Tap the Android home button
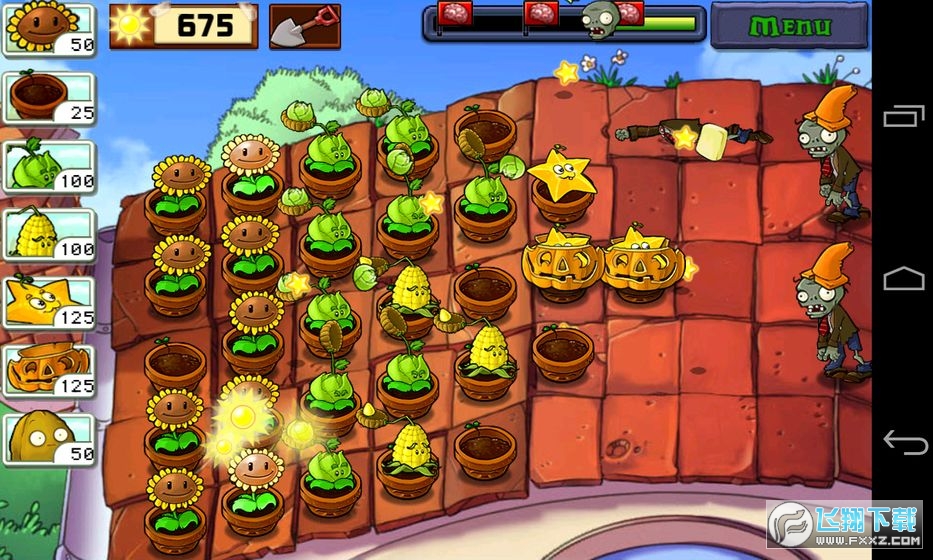This screenshot has width=933, height=560. [x=902, y=278]
